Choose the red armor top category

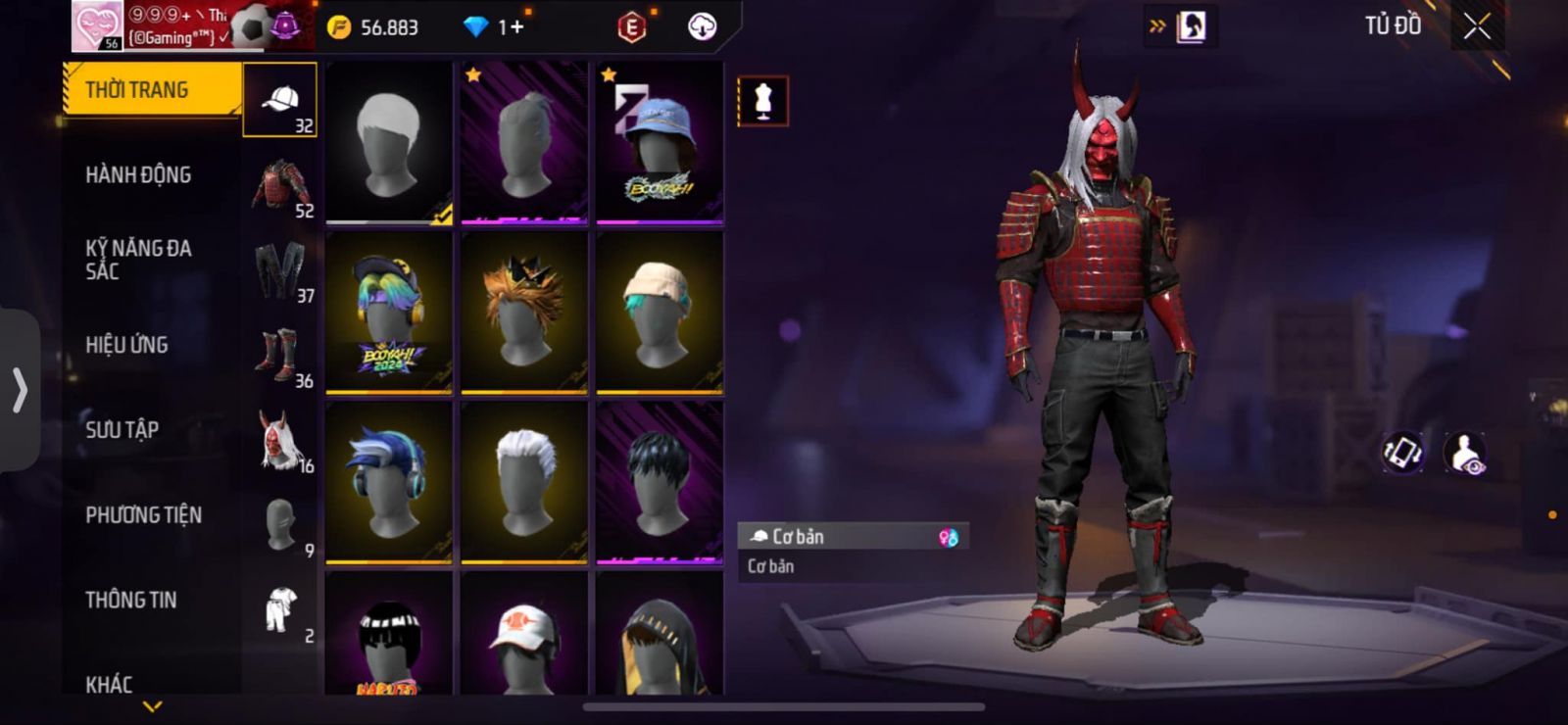coord(280,185)
